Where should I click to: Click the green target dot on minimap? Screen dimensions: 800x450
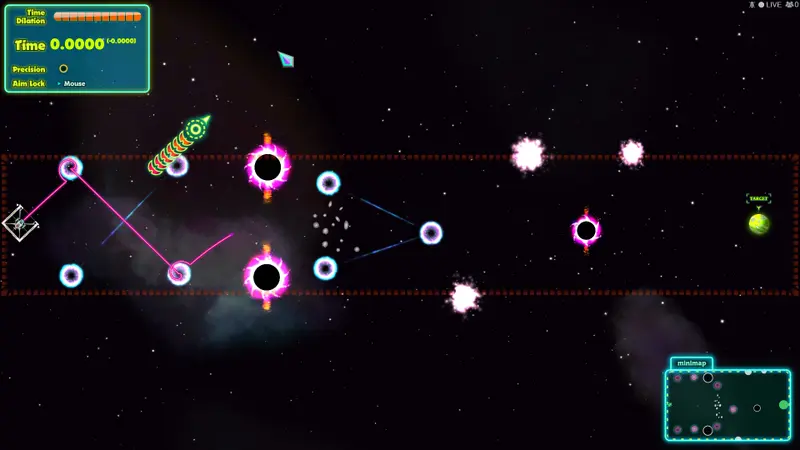(784, 405)
